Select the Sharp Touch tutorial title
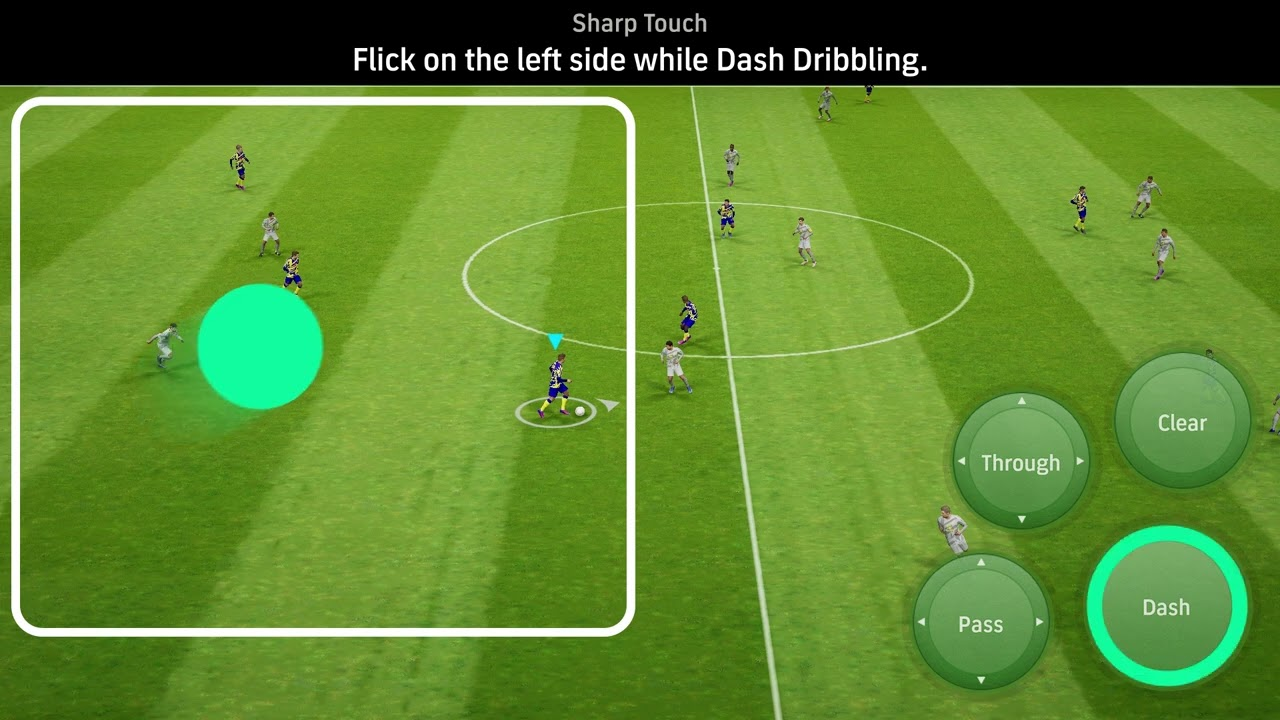Screen dimensions: 1280x720 (x=639, y=22)
